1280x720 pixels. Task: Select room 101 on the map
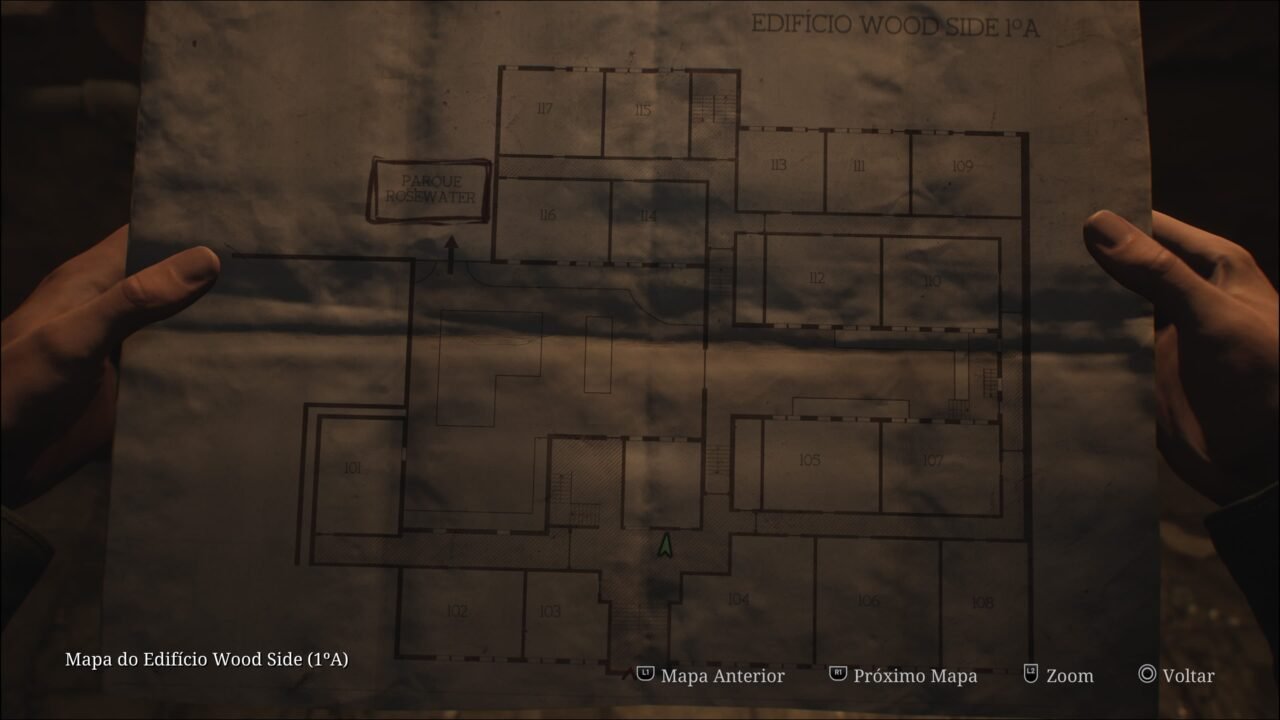[354, 465]
